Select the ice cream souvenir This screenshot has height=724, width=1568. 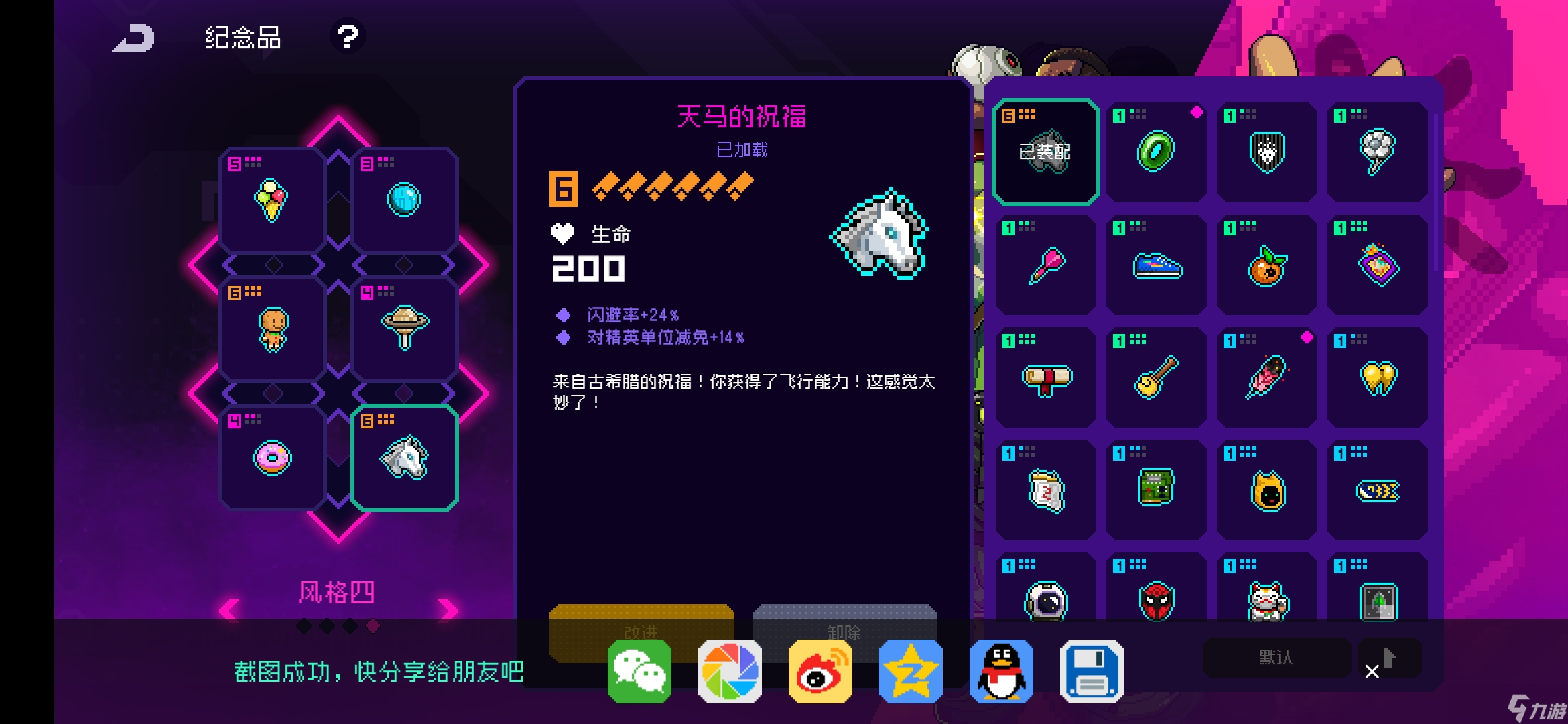[x=271, y=198]
